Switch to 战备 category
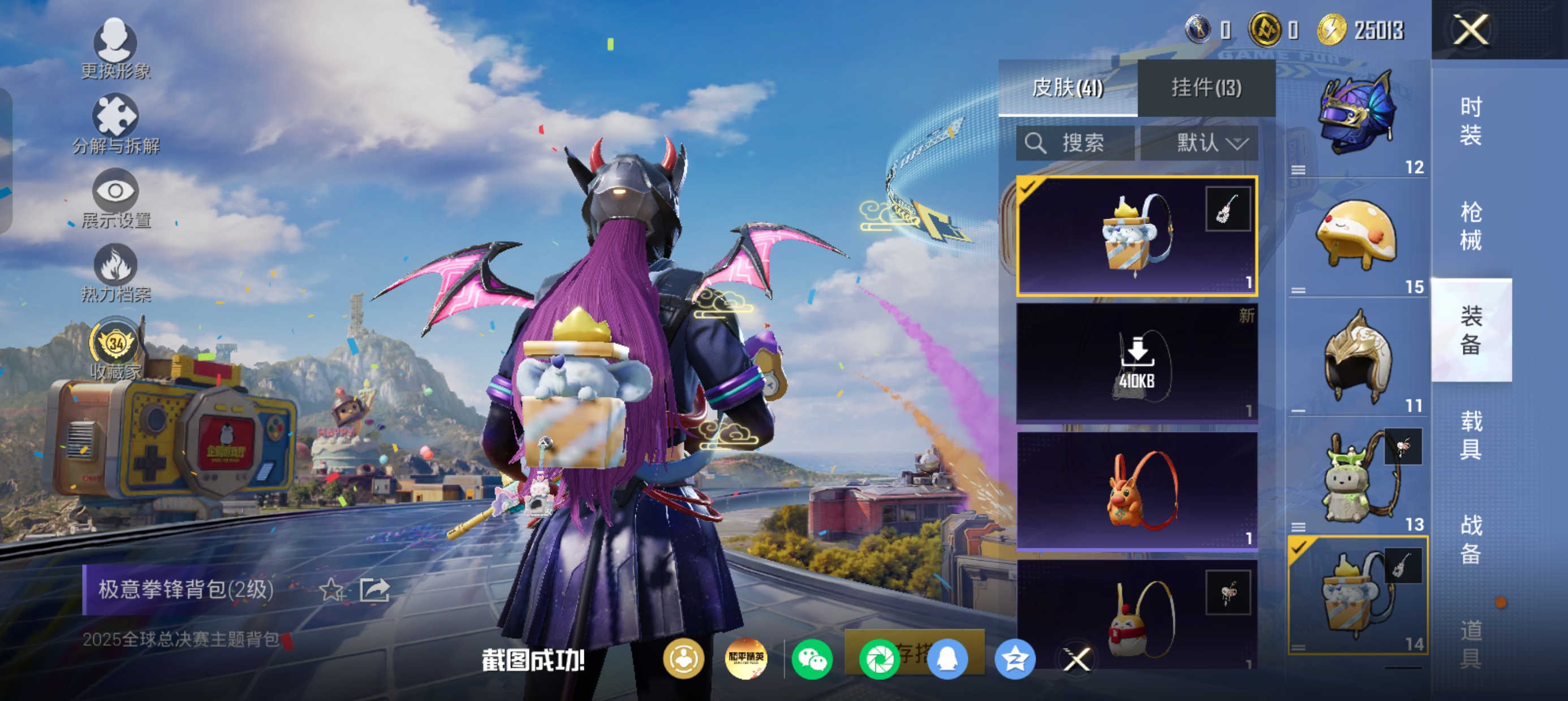The image size is (1568, 701). [1471, 539]
